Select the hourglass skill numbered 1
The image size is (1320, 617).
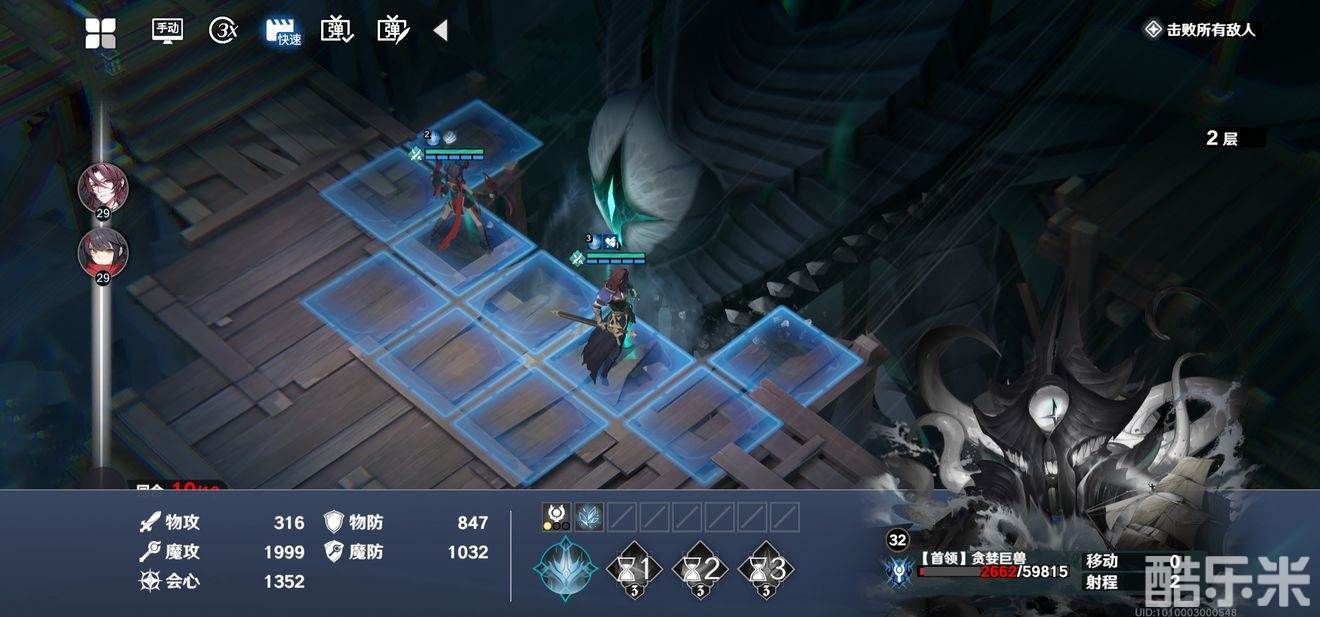tap(635, 570)
